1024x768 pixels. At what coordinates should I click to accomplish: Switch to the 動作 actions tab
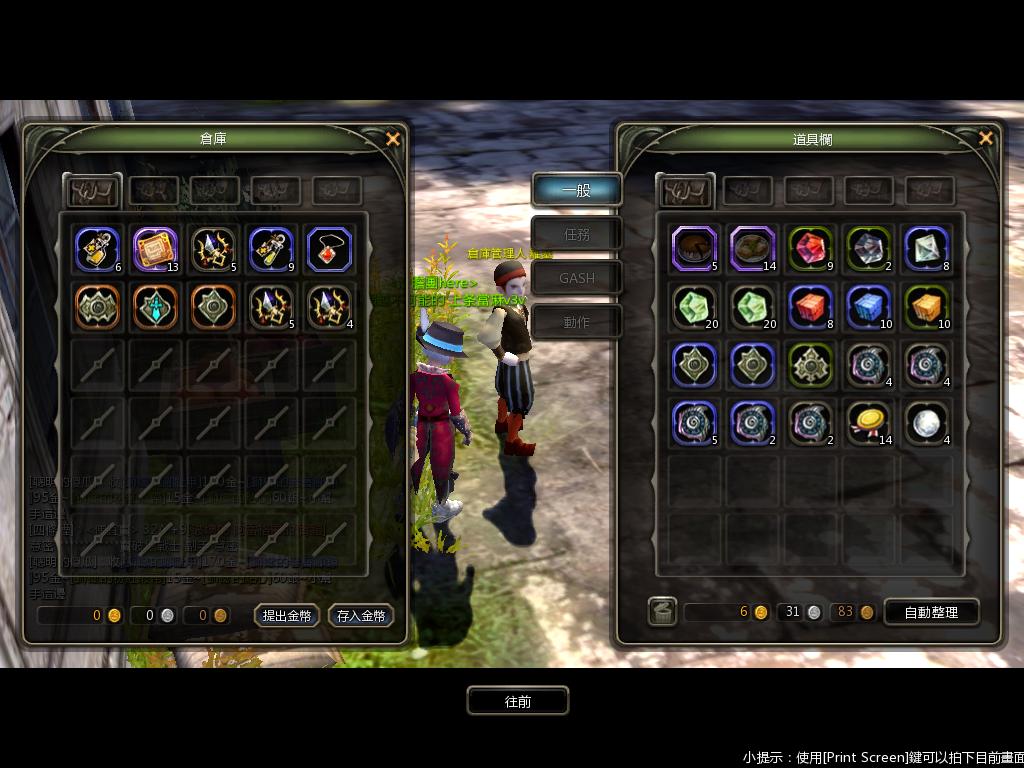577,322
